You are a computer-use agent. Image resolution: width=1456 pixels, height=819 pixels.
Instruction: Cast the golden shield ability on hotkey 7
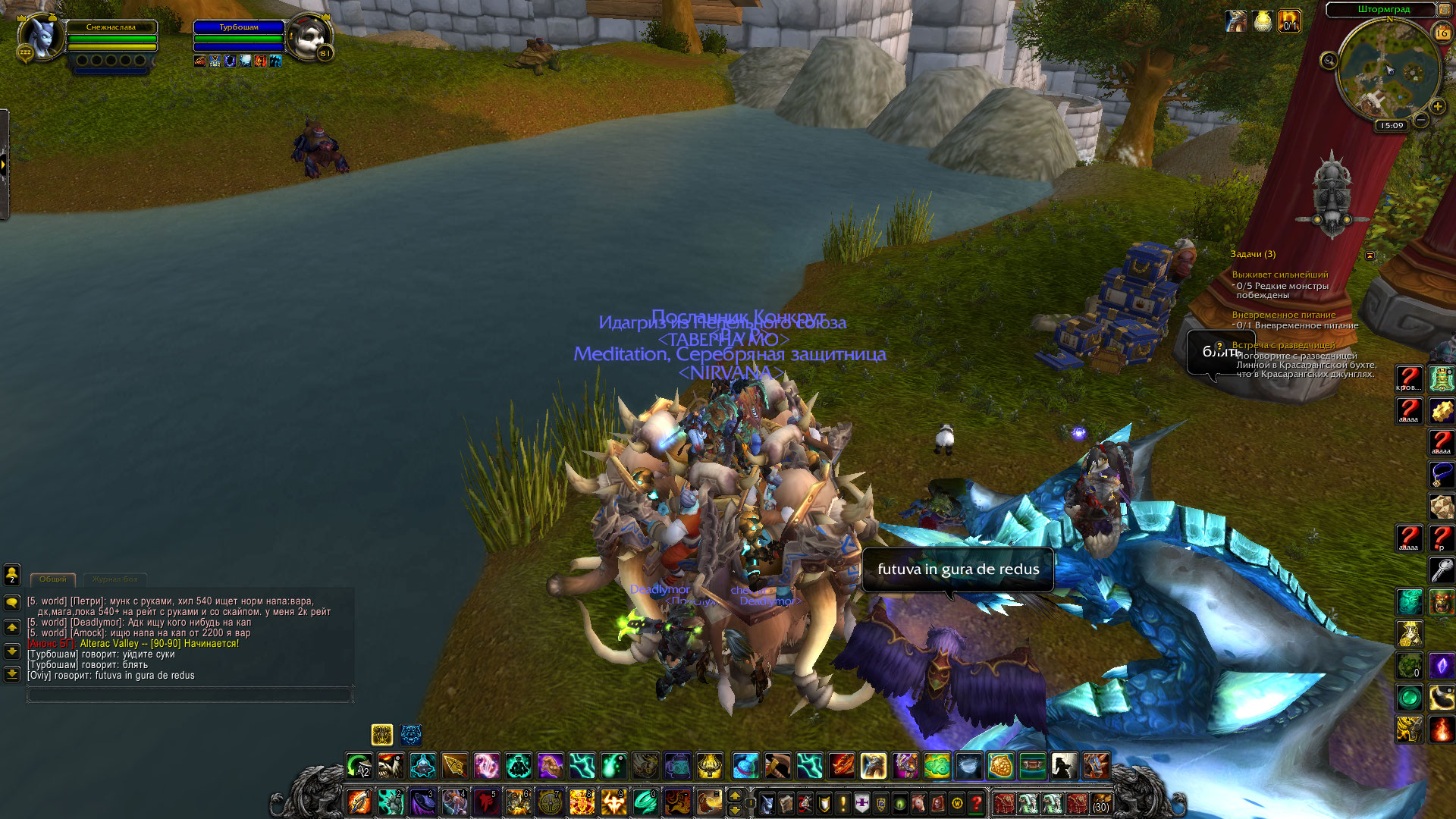click(550, 802)
